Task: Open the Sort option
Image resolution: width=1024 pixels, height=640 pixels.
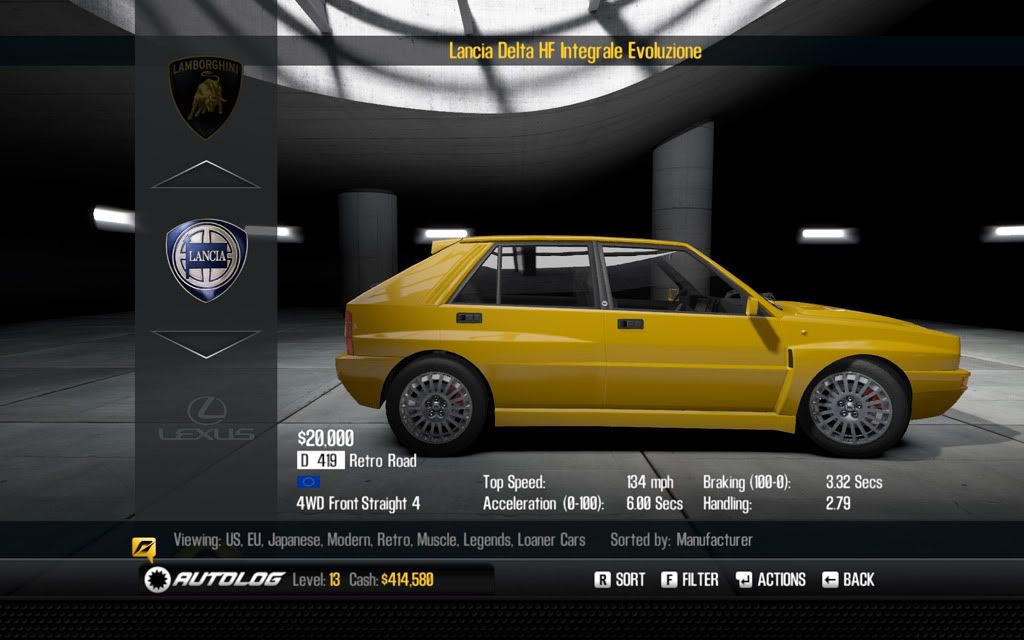Action: 620,579
